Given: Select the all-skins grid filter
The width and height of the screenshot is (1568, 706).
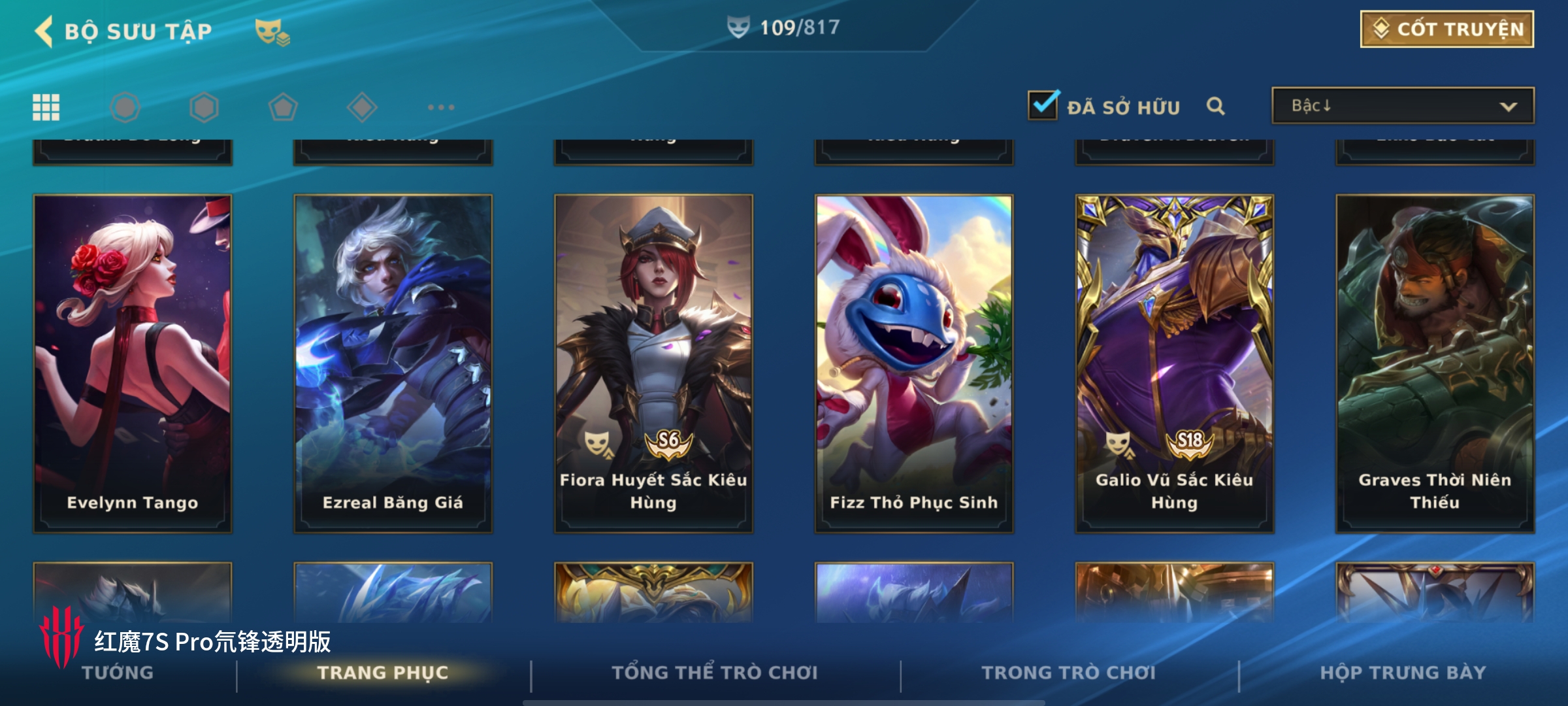Looking at the screenshot, I should point(46,107).
